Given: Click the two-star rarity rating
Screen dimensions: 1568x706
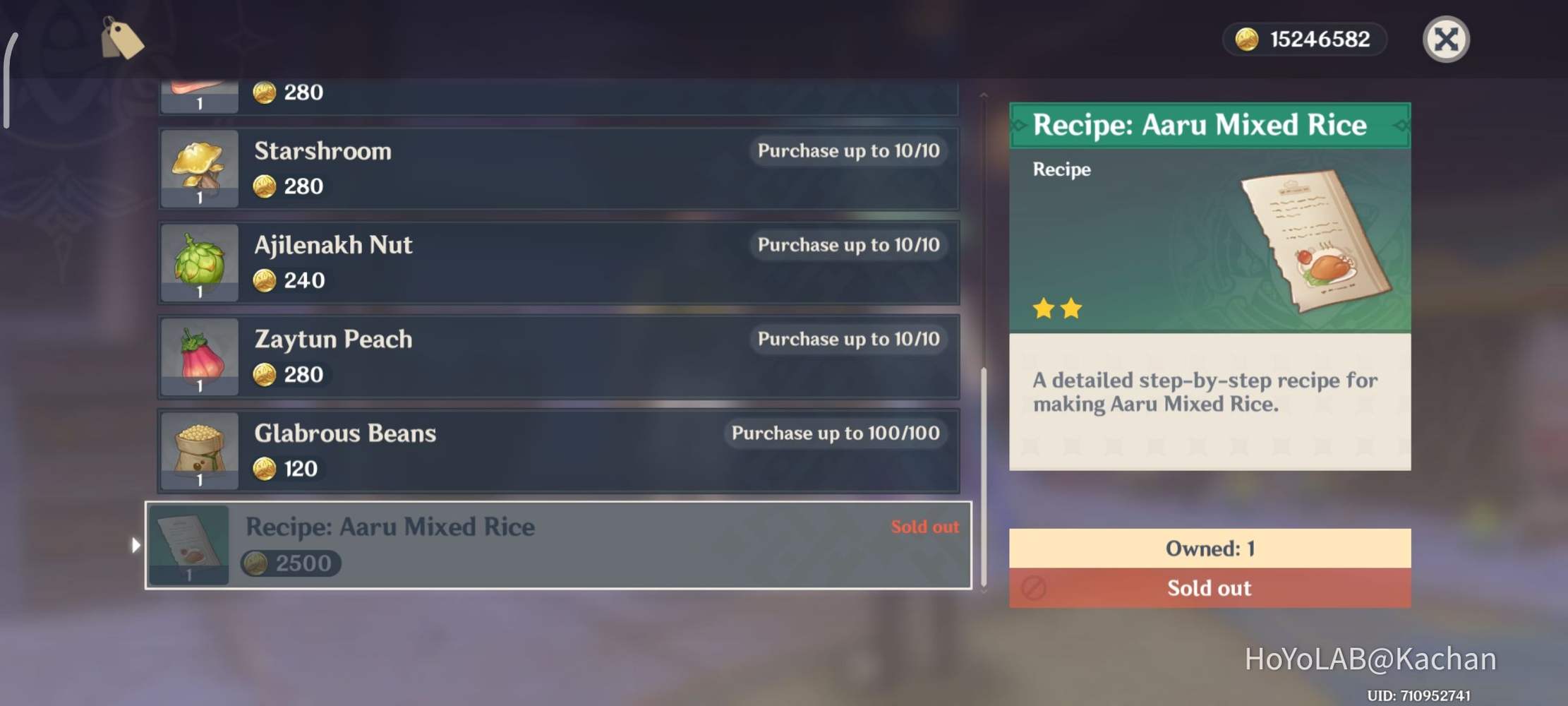Looking at the screenshot, I should click(1056, 309).
